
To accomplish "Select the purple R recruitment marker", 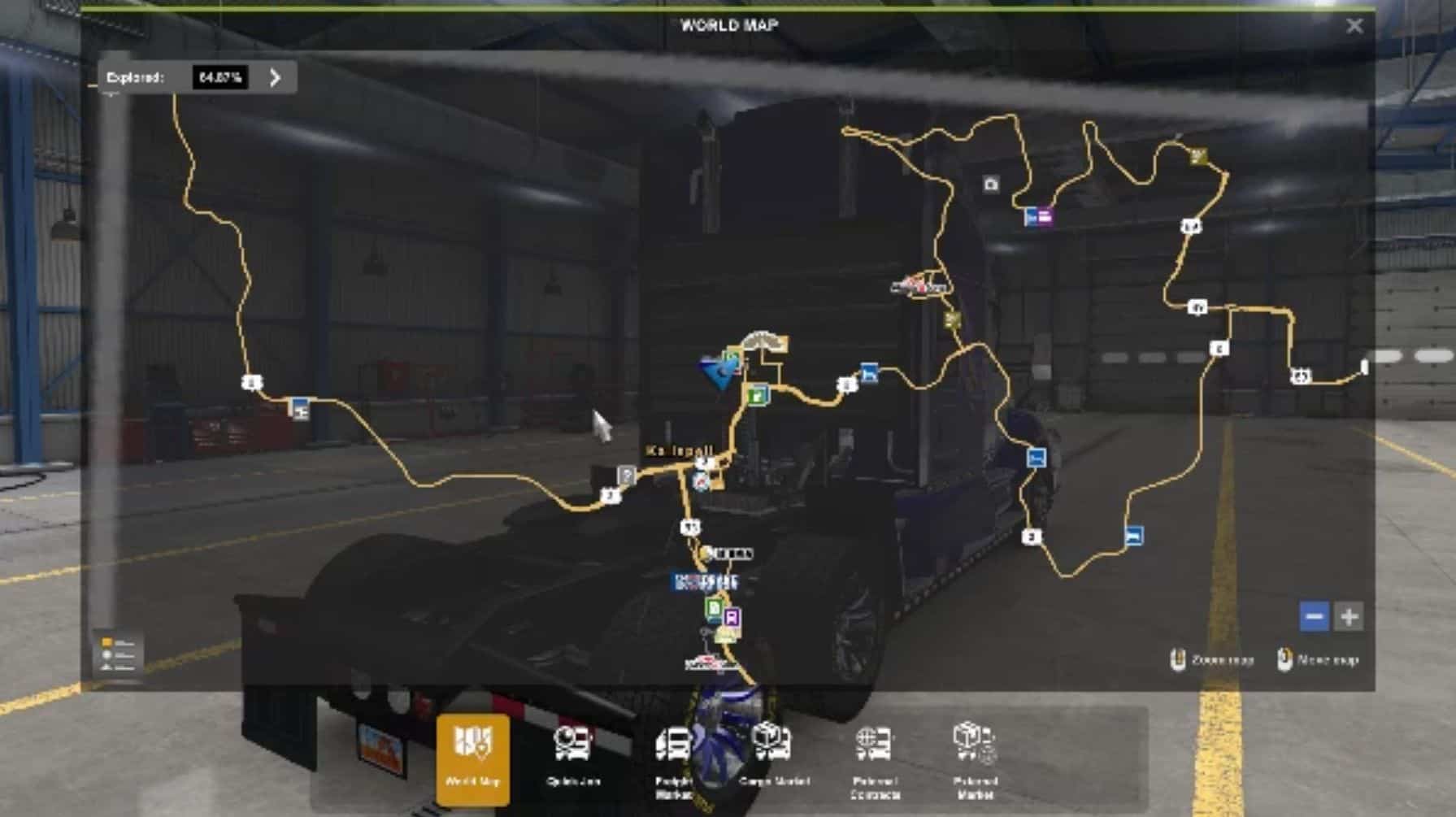I will pos(732,618).
